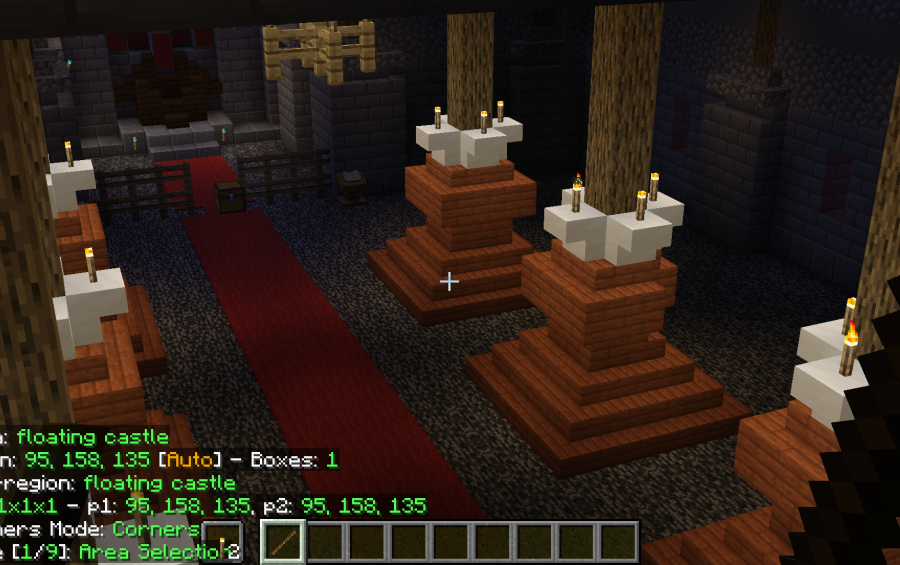The height and width of the screenshot is (565, 900).
Task: Click the offhand torch slot
Action: (222, 543)
